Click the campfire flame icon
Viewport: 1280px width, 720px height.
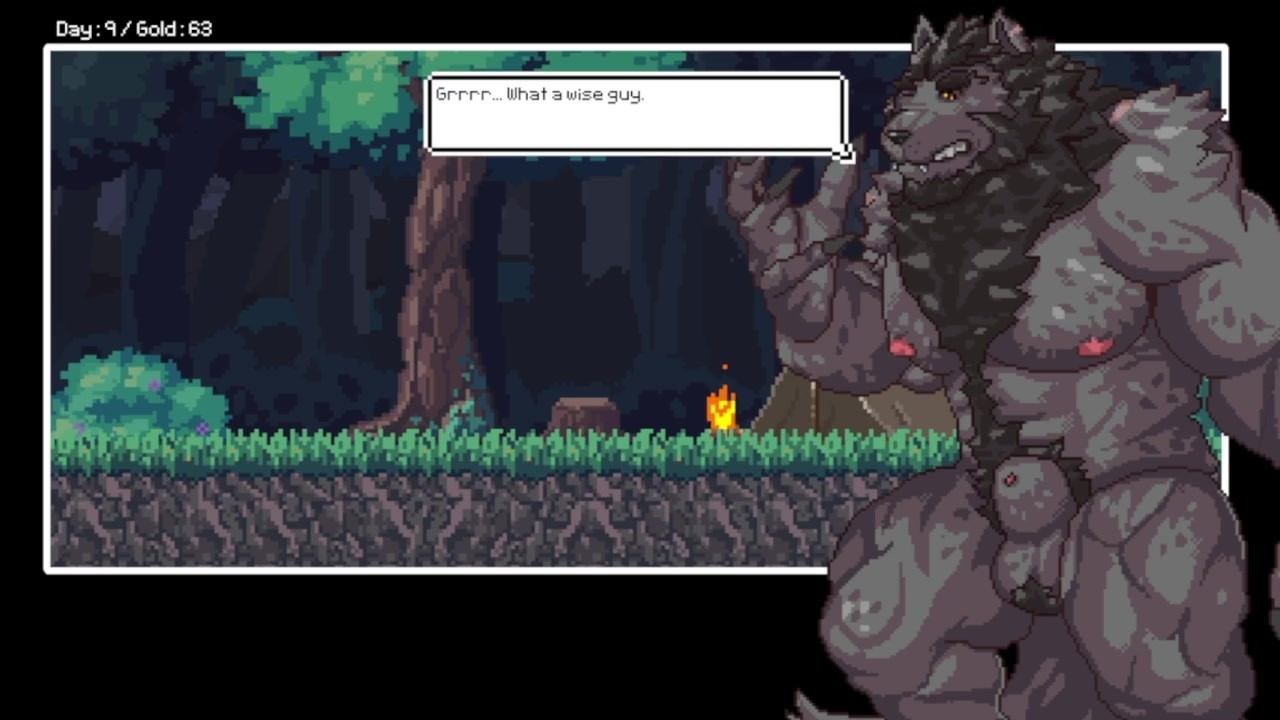coord(723,410)
